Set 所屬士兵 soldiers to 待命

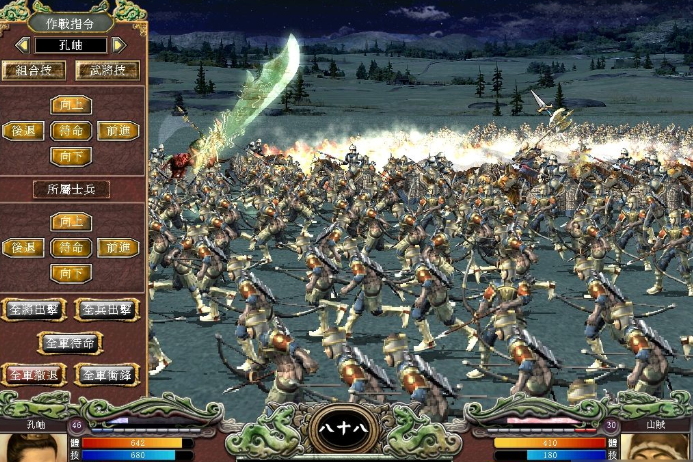(x=70, y=247)
